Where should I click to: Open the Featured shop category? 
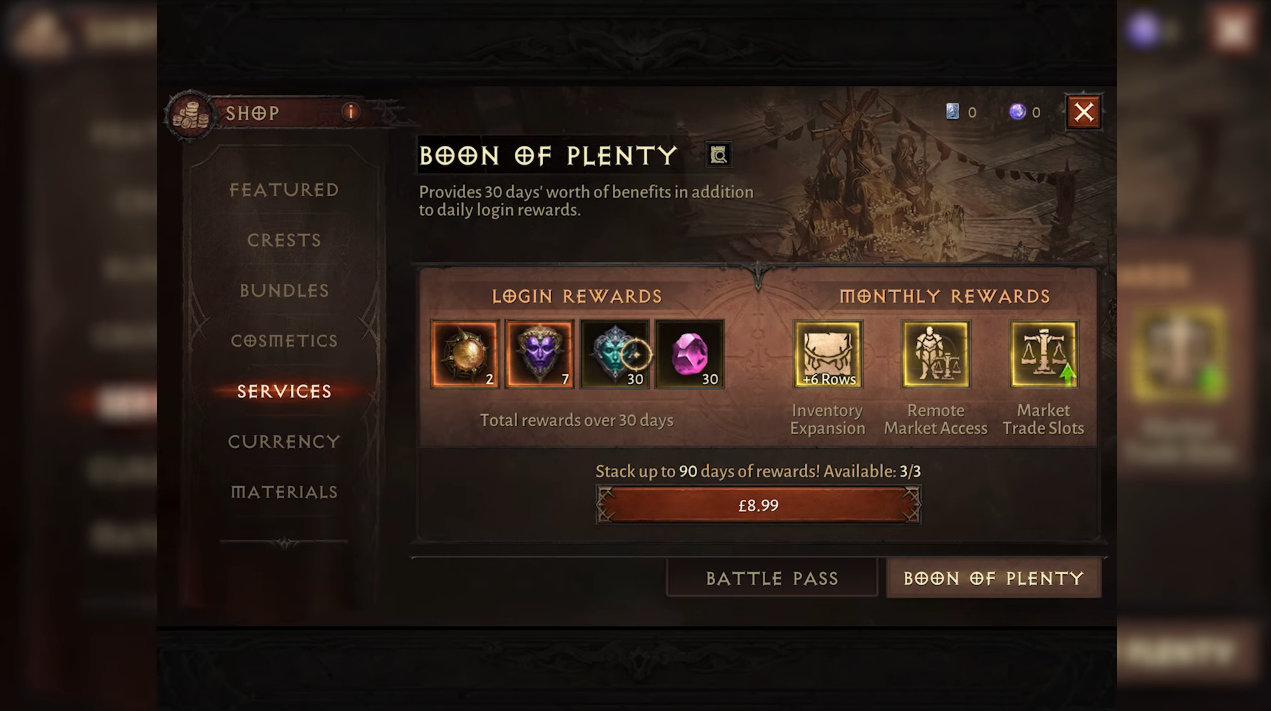[284, 190]
